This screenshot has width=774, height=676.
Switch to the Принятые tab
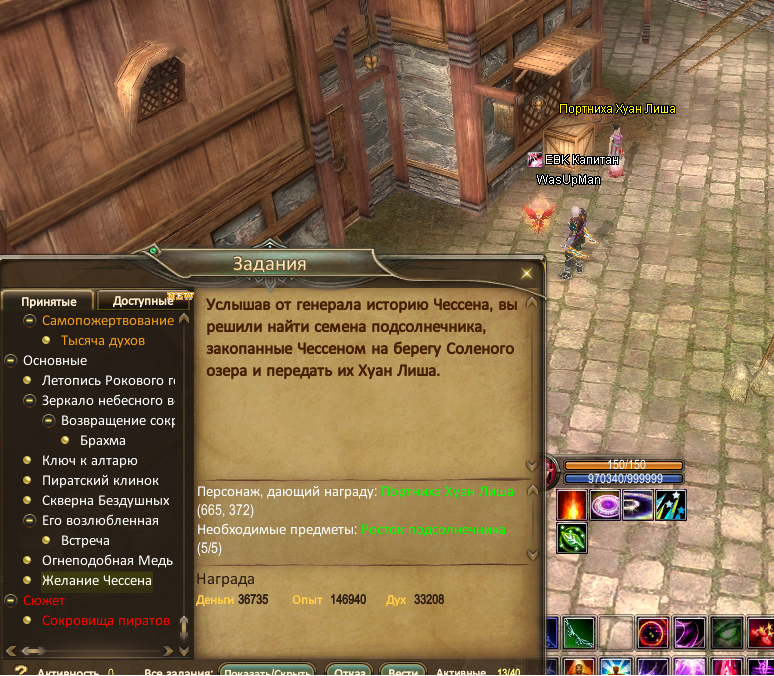[49, 302]
